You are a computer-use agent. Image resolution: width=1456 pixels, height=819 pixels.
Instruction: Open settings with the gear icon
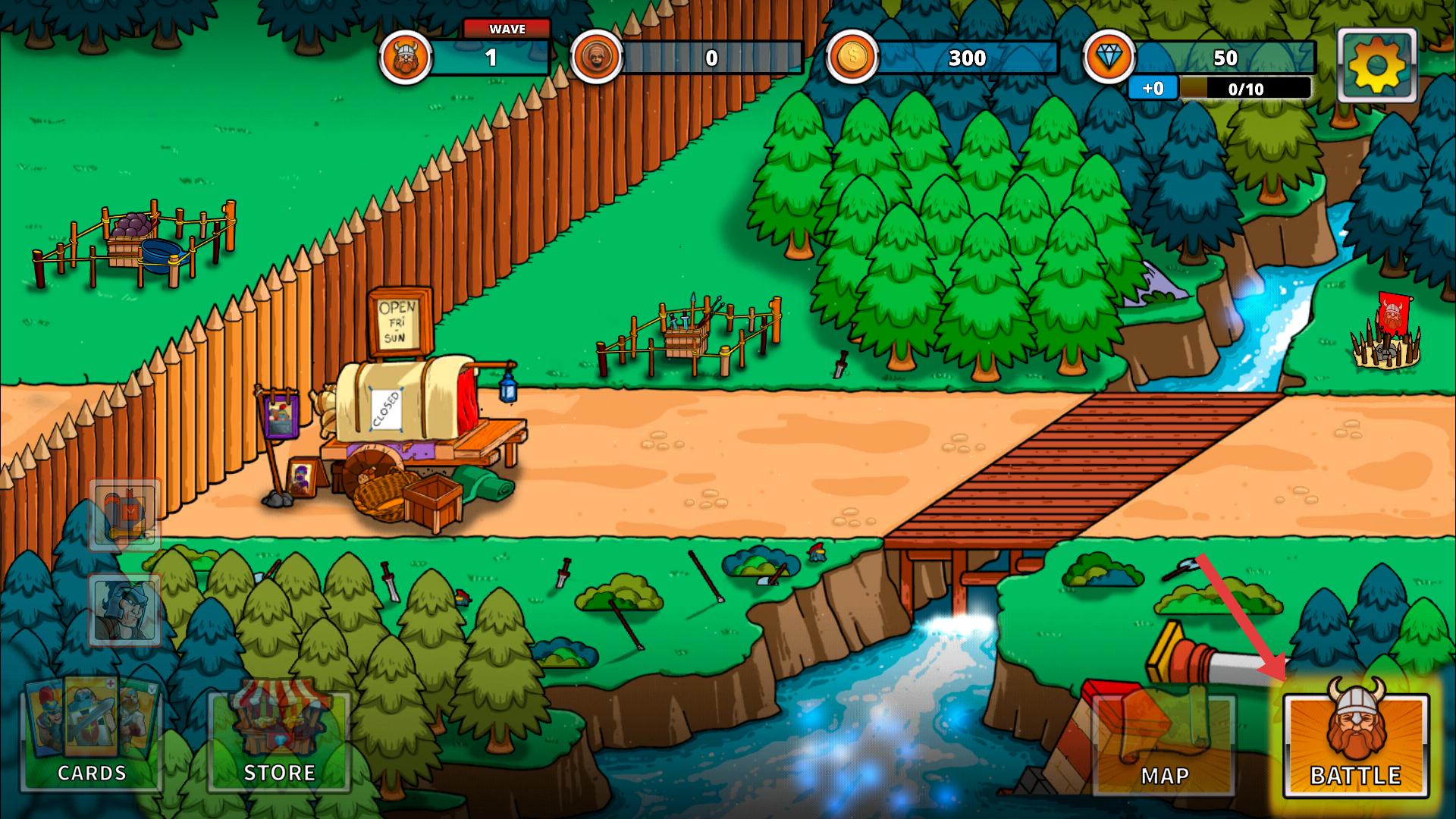click(1376, 66)
